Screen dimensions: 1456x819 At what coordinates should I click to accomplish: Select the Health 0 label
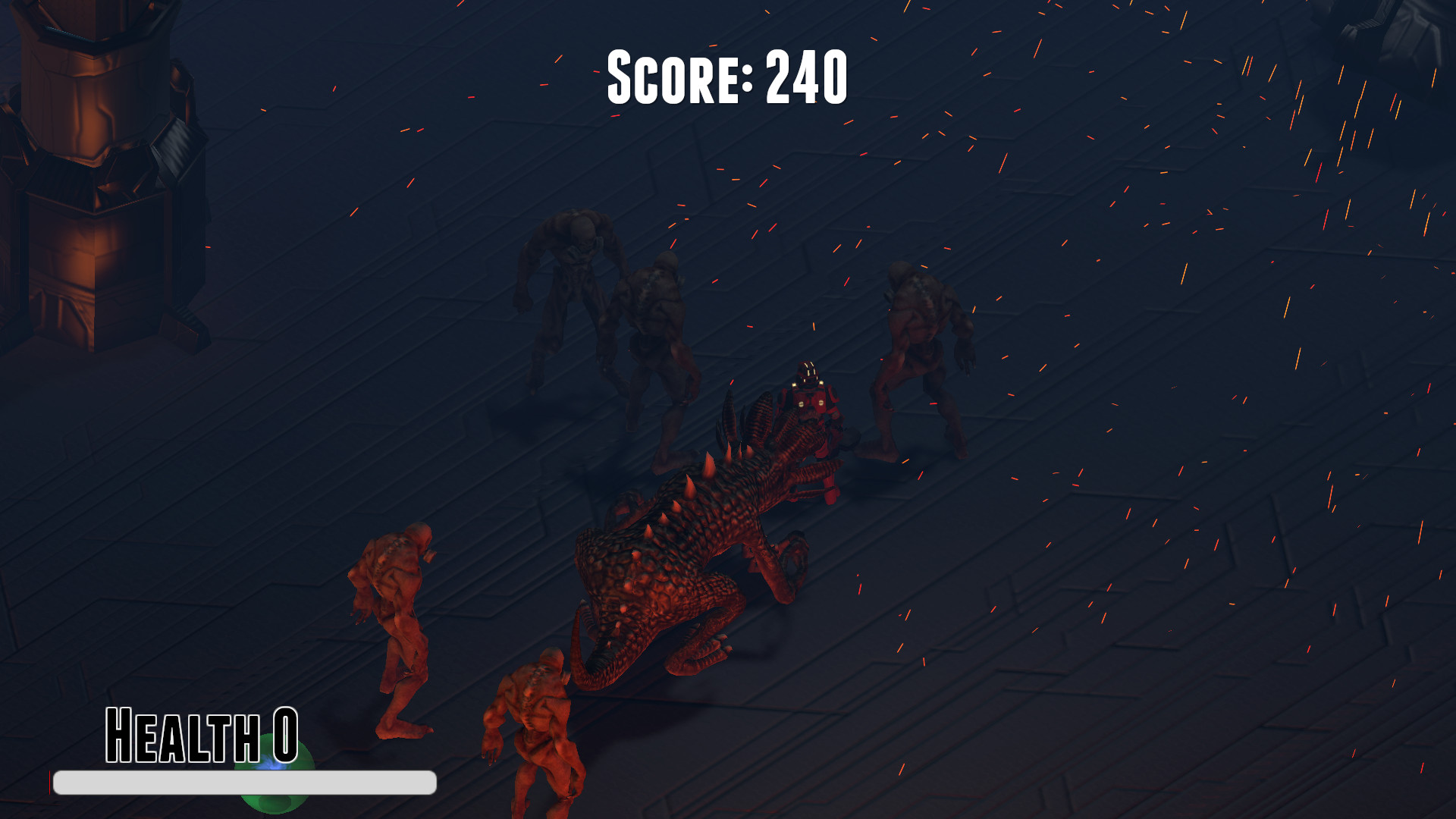click(201, 732)
